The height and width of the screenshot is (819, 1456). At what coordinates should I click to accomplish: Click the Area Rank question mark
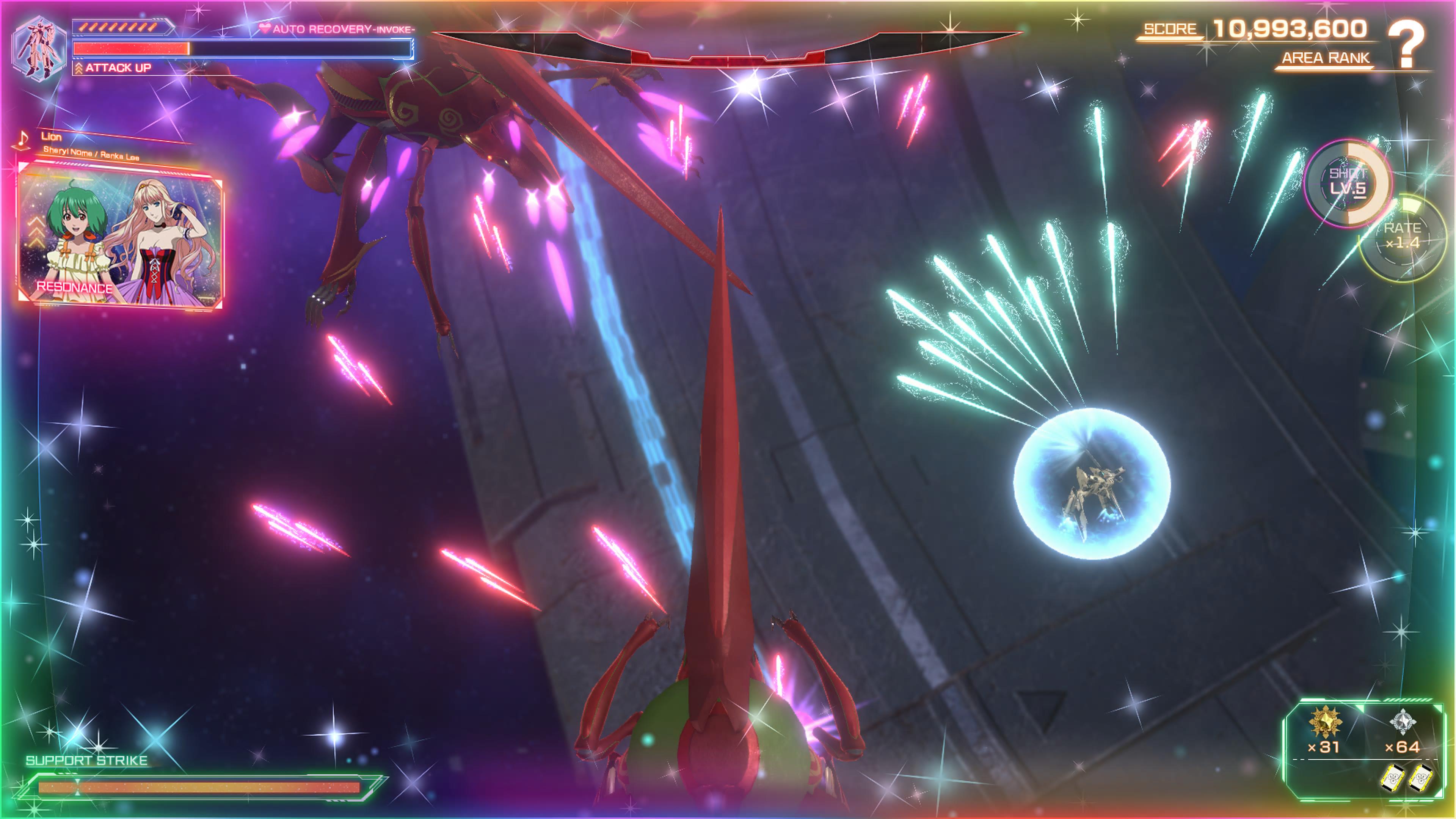click(1407, 44)
